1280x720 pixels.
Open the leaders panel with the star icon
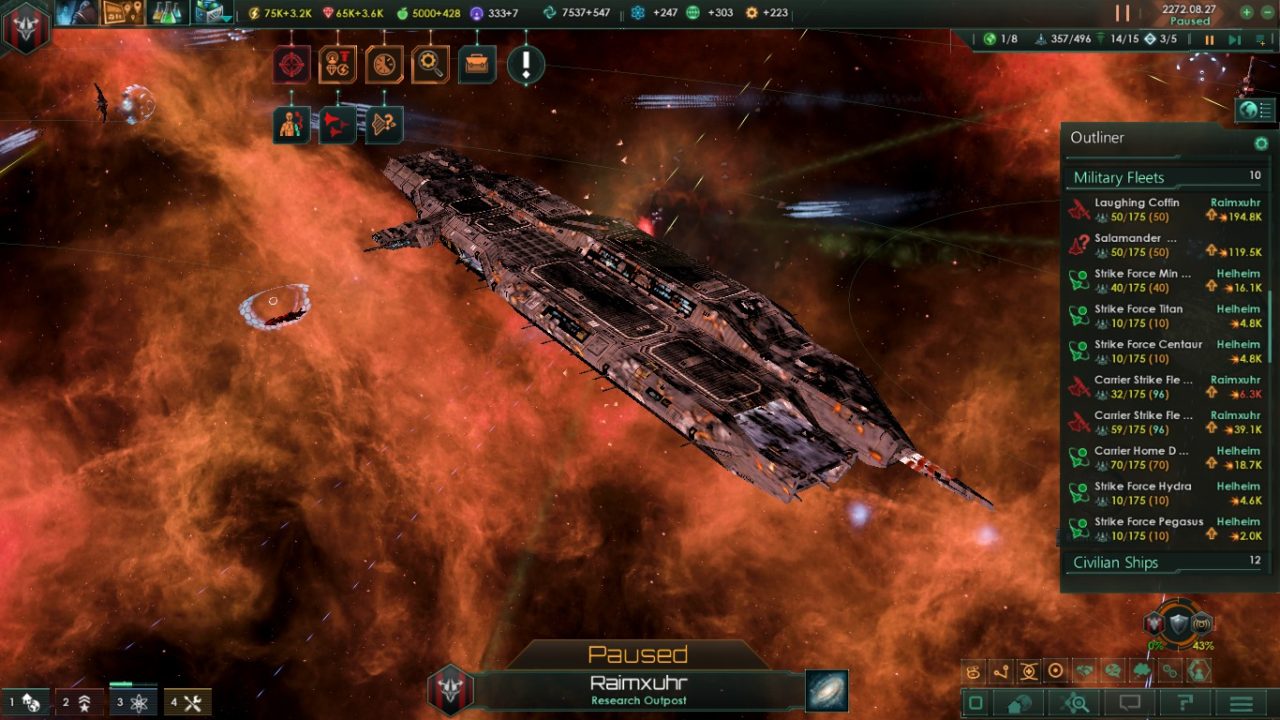tap(80, 702)
